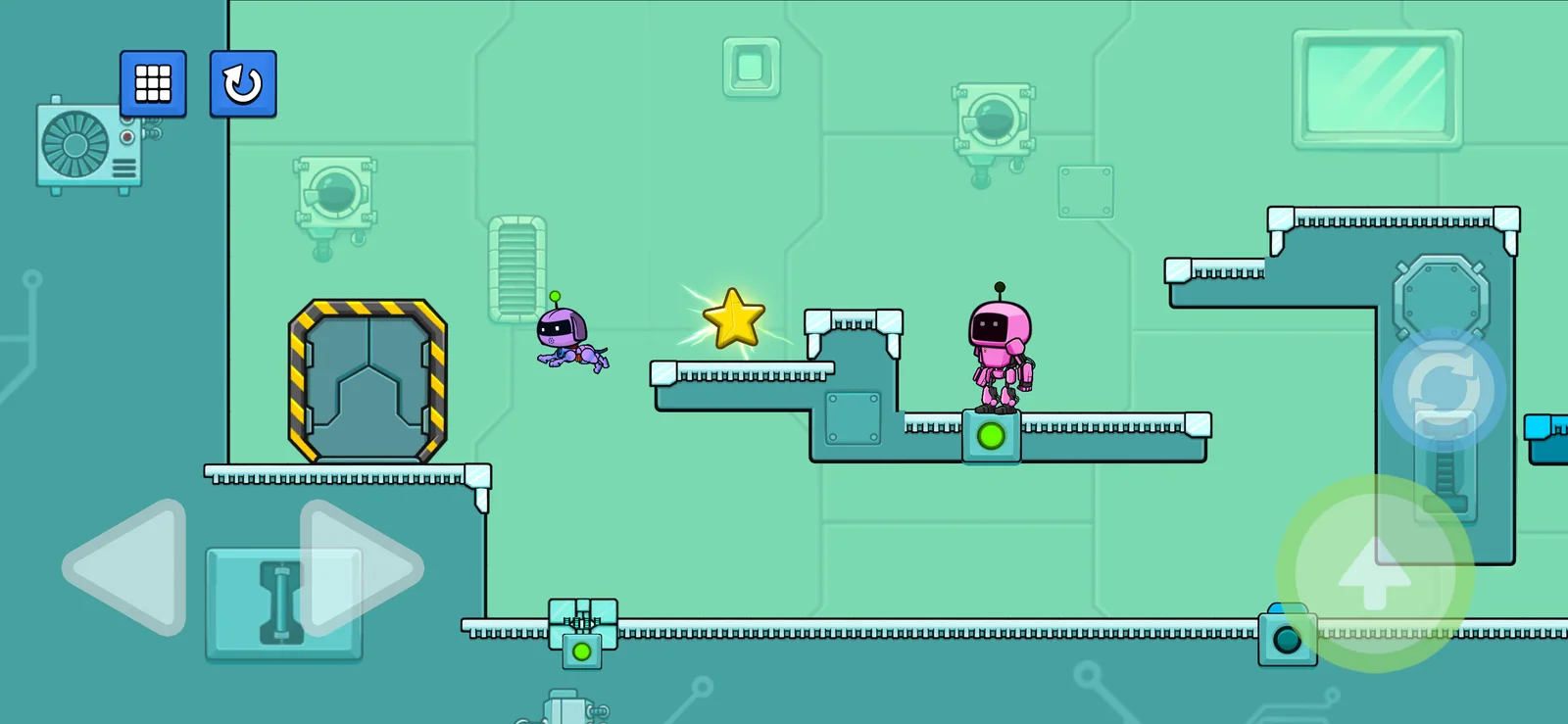Activate the green switch on lower conveyor
This screenshot has width=1568, height=724.
[x=581, y=649]
